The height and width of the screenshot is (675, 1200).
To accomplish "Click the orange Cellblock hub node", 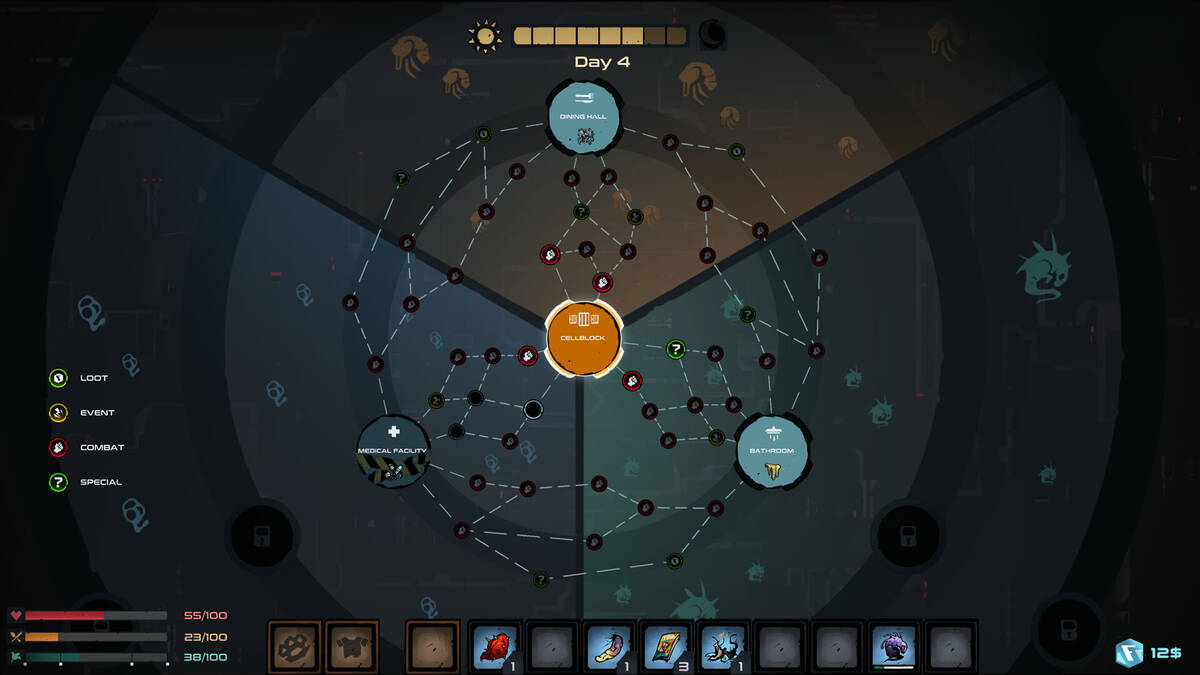I will 584,337.
